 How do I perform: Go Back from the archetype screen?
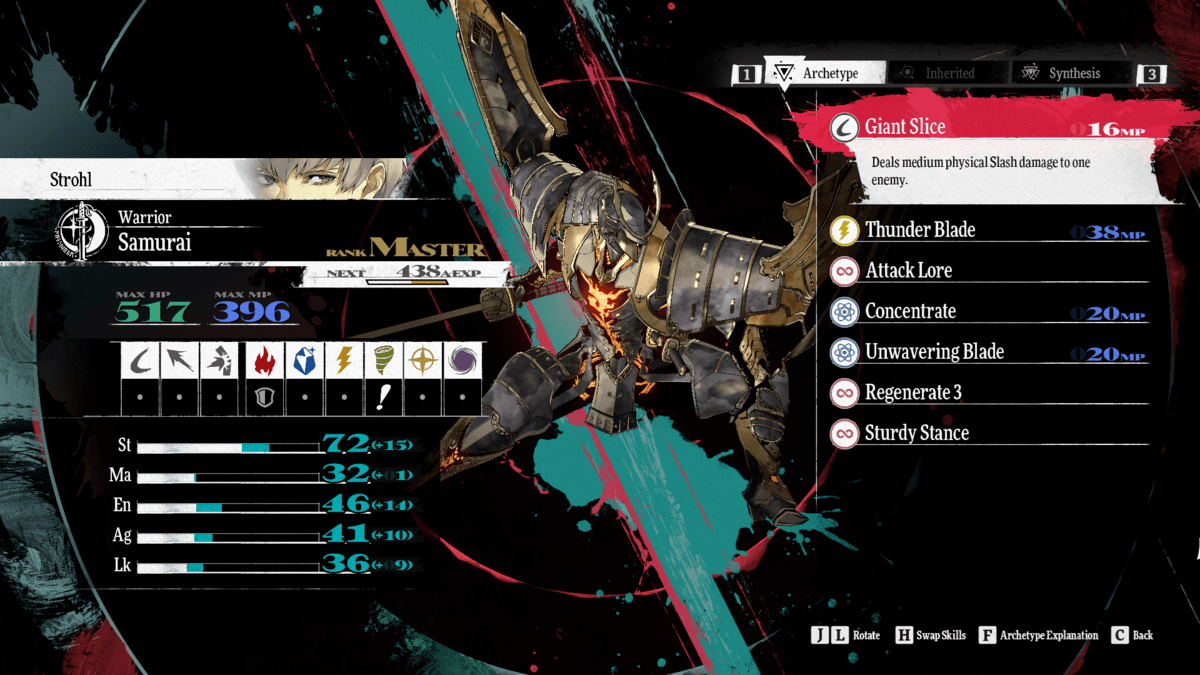tap(1132, 635)
